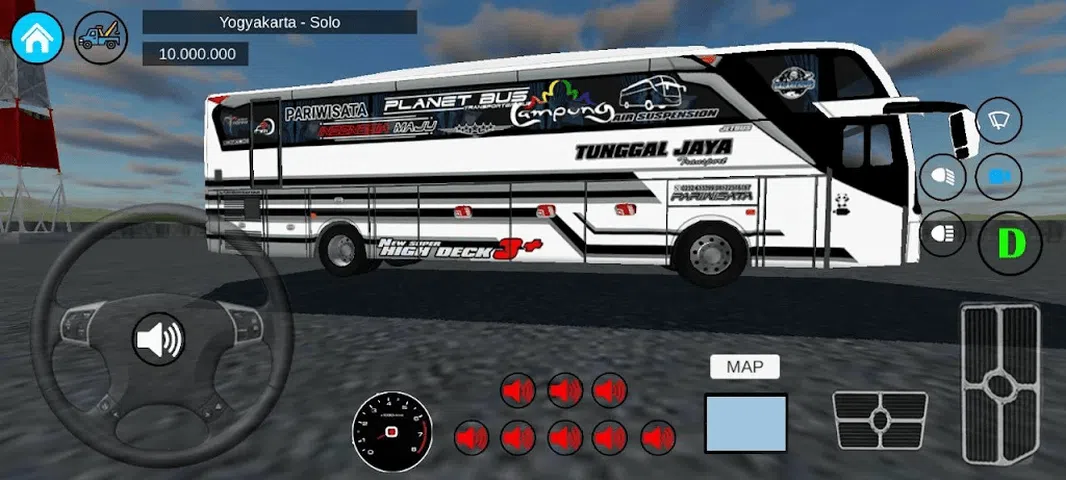This screenshot has height=480, width=1066.
Task: Step on the tall accelerator pedal
Action: pos(1000,383)
